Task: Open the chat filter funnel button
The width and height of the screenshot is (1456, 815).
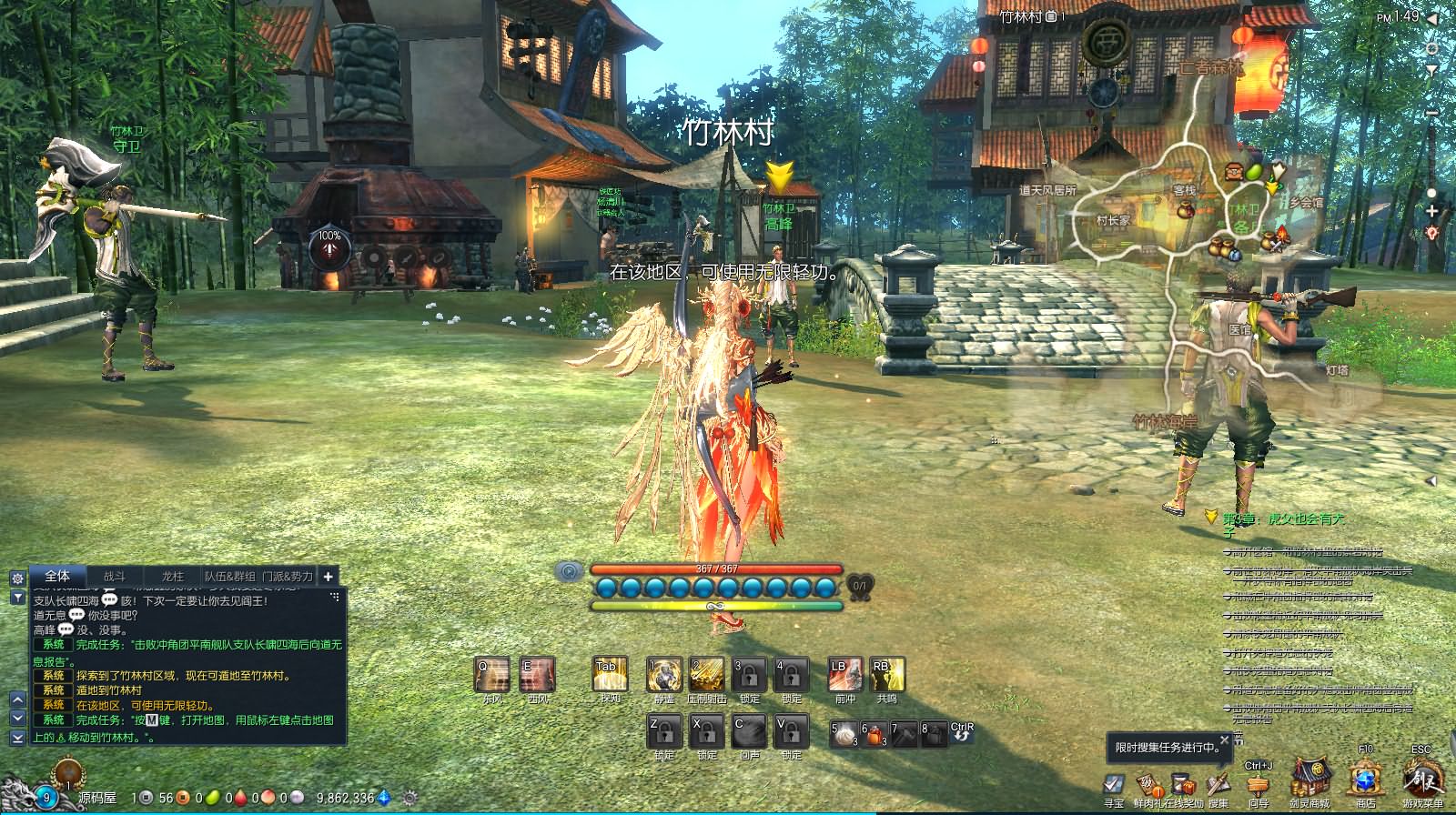Action: [17, 597]
